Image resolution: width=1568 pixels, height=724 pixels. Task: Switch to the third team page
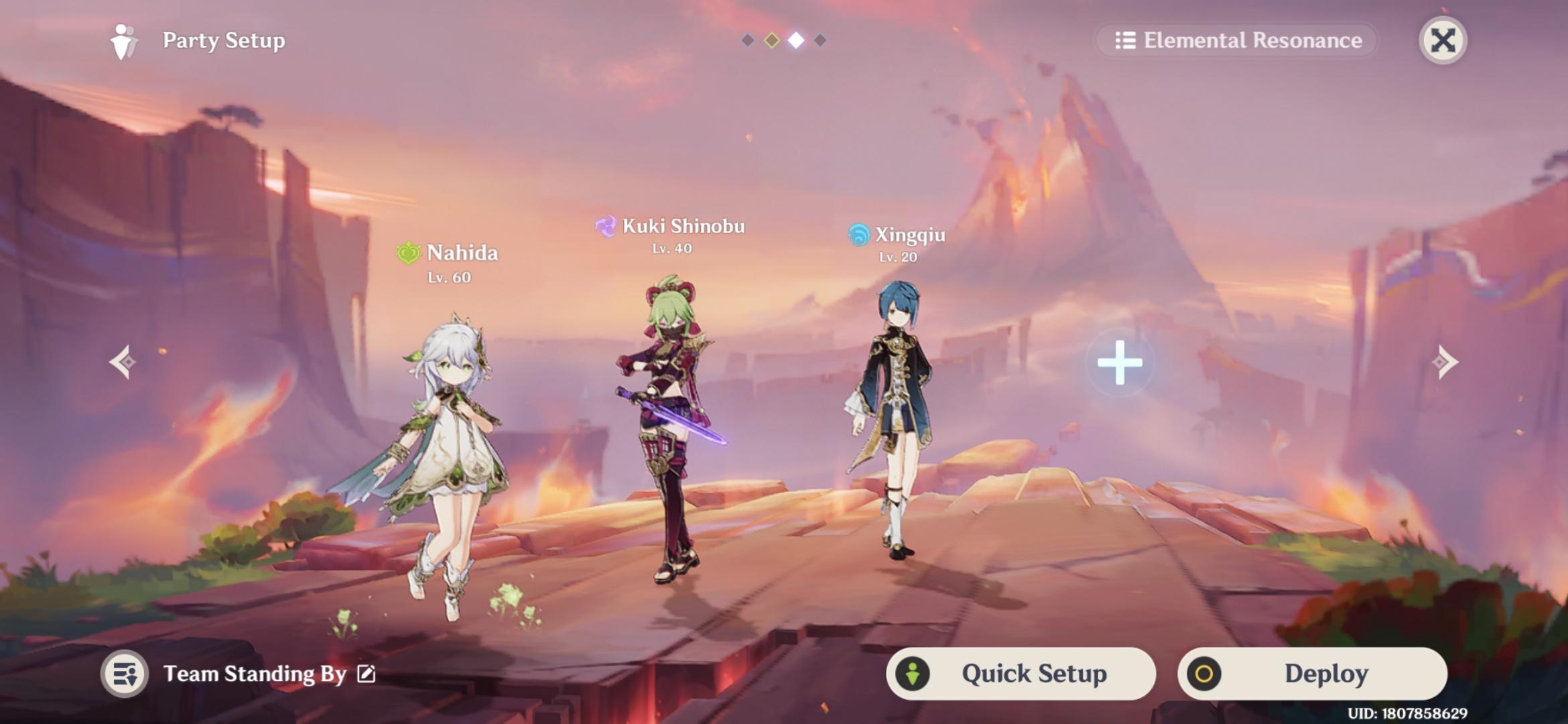(x=795, y=40)
